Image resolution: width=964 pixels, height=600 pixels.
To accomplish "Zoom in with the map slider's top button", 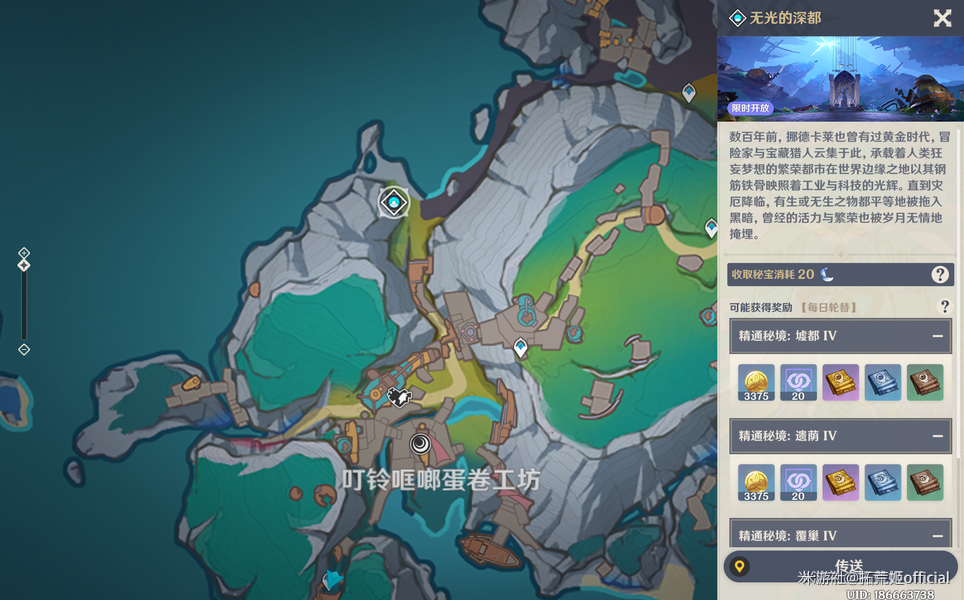I will 24,253.
